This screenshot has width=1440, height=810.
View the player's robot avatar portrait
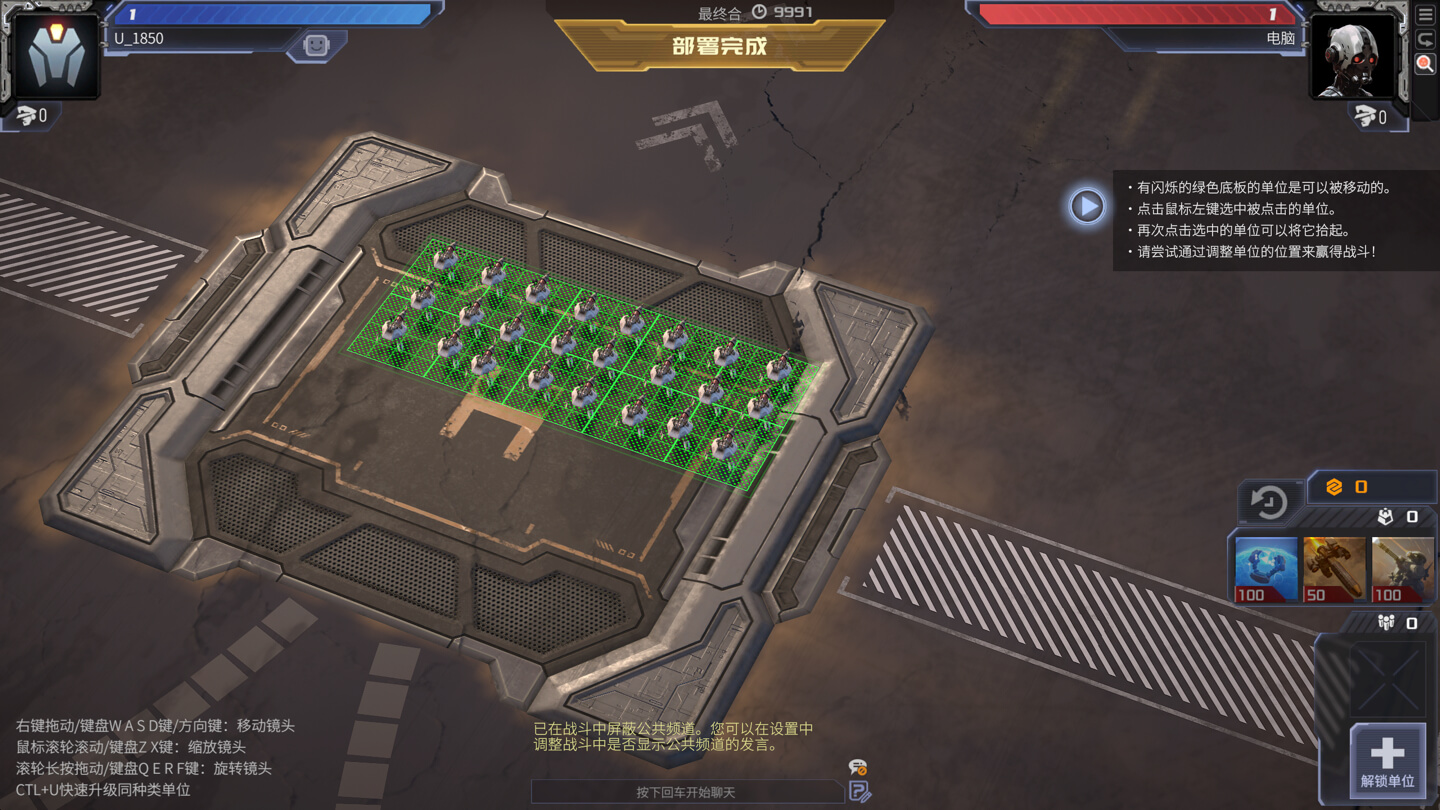(56, 56)
